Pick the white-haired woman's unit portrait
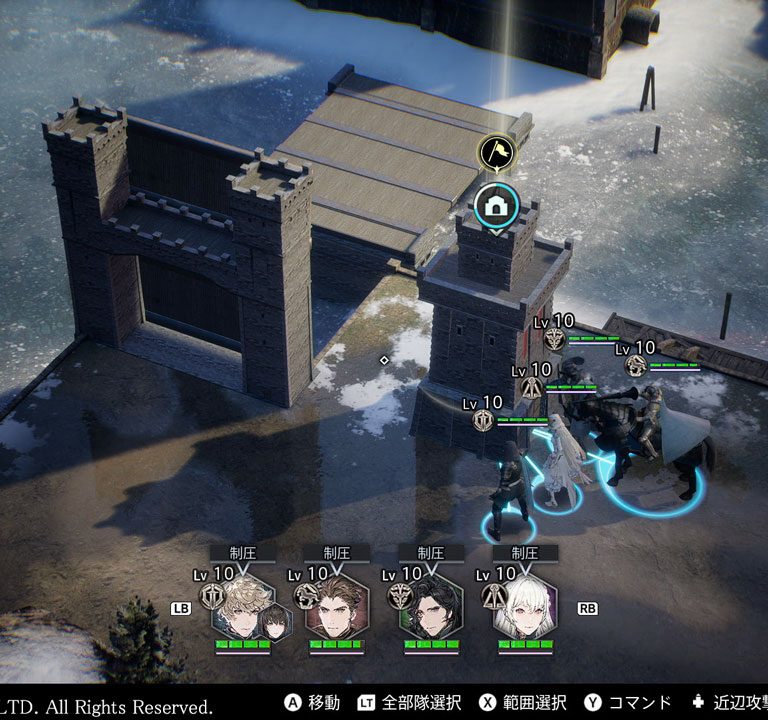The width and height of the screenshot is (768, 720). [x=525, y=606]
